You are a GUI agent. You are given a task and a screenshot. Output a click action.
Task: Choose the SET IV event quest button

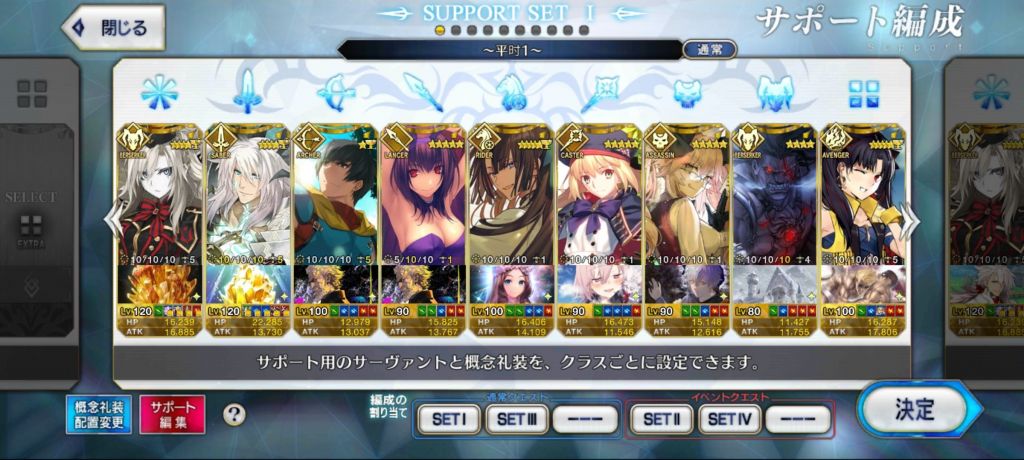[x=729, y=419]
